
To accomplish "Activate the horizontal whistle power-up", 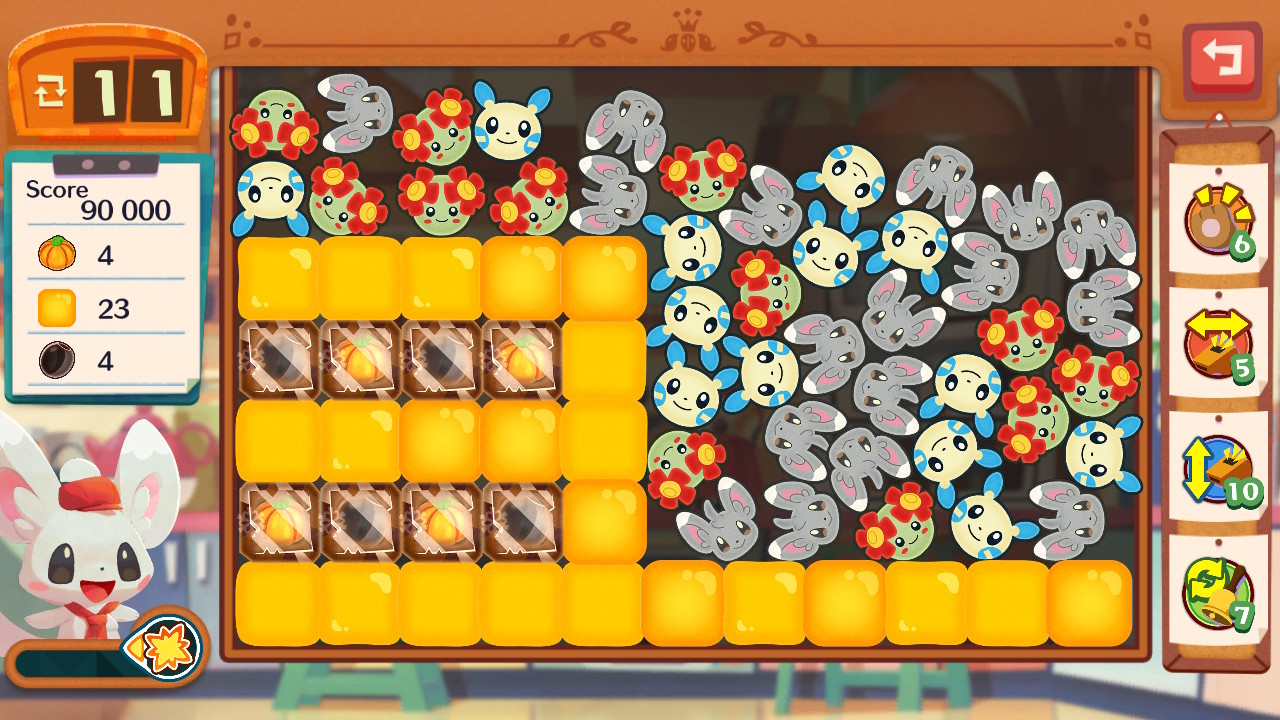I will click(x=1217, y=342).
